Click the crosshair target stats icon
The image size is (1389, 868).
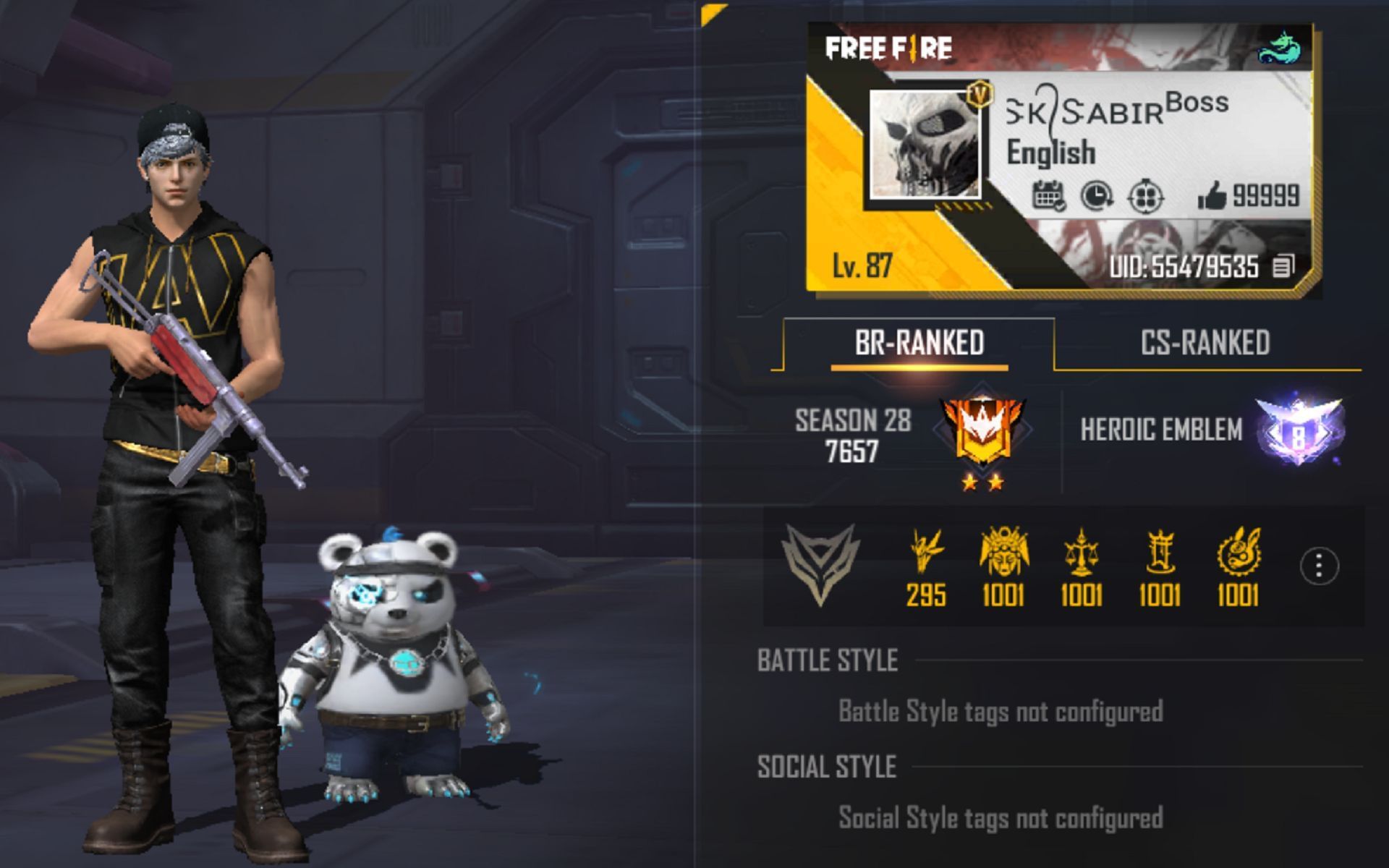tap(1147, 195)
